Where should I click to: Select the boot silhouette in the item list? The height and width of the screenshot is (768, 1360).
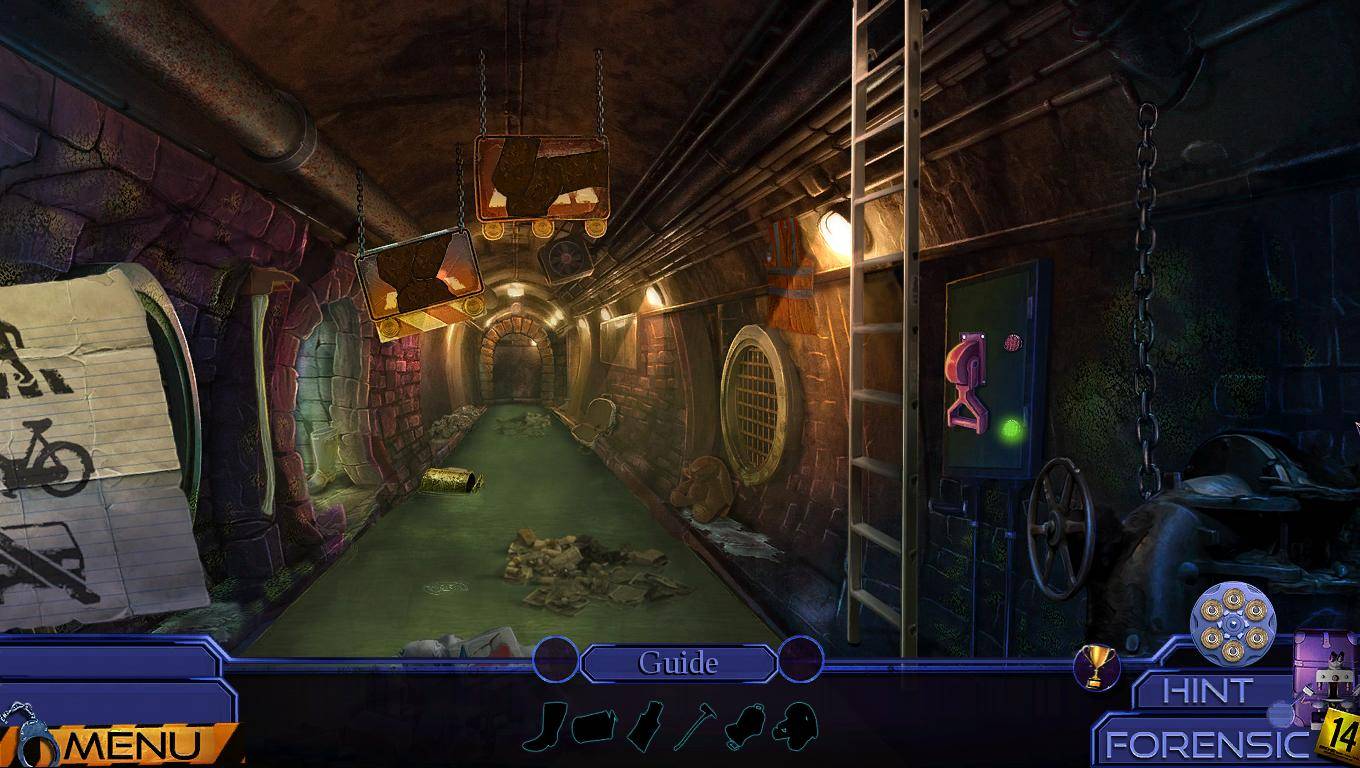[550, 726]
